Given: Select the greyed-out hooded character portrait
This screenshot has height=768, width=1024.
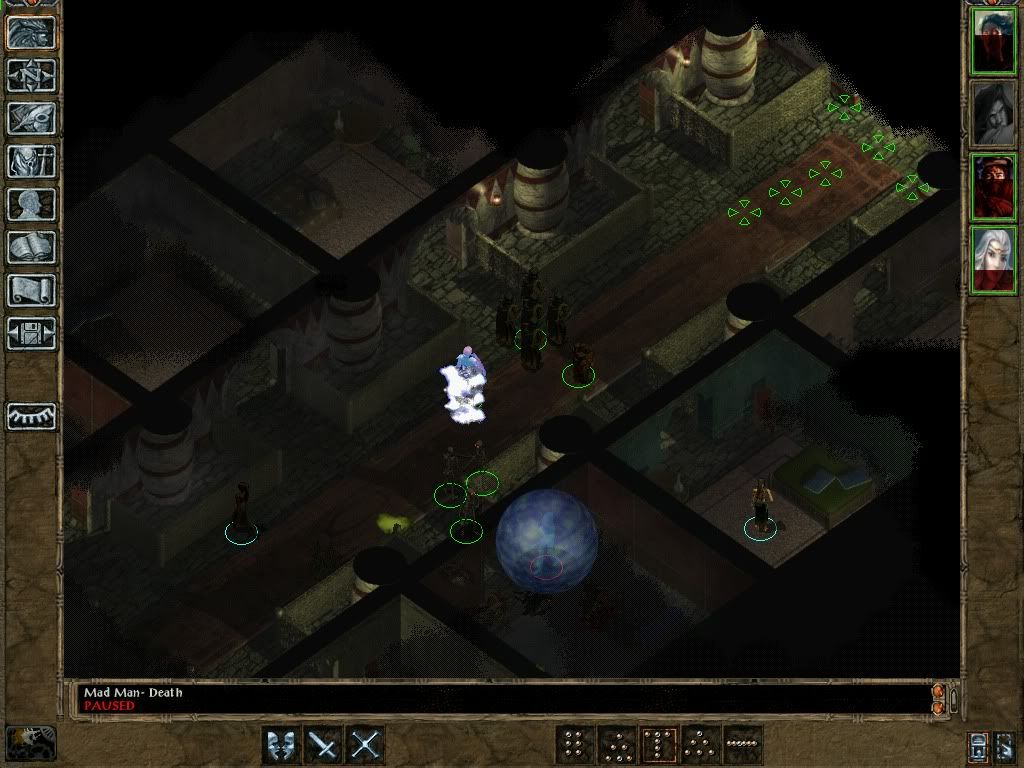Looking at the screenshot, I should pos(994,114).
